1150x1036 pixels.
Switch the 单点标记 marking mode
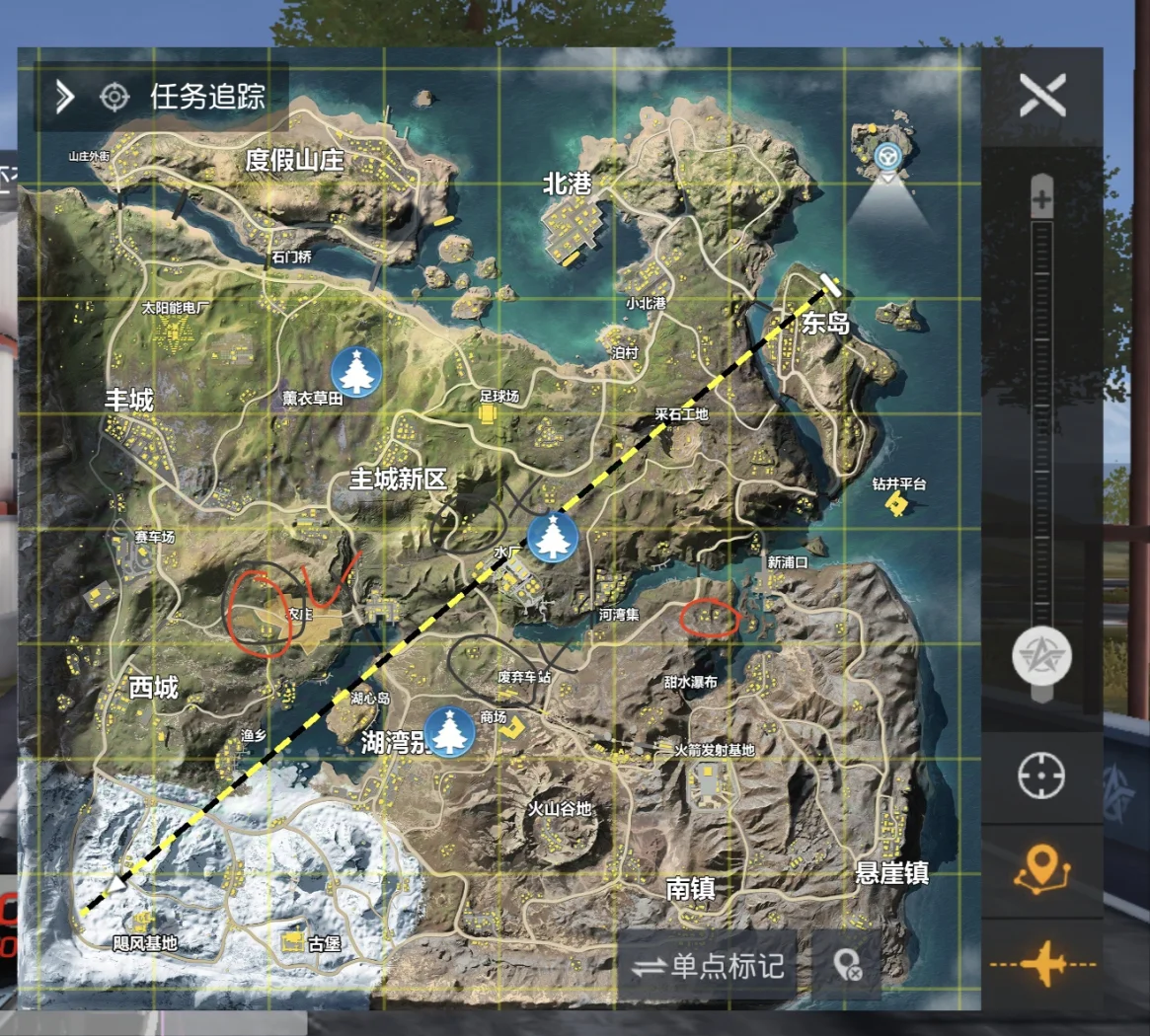pyautogui.click(x=709, y=966)
